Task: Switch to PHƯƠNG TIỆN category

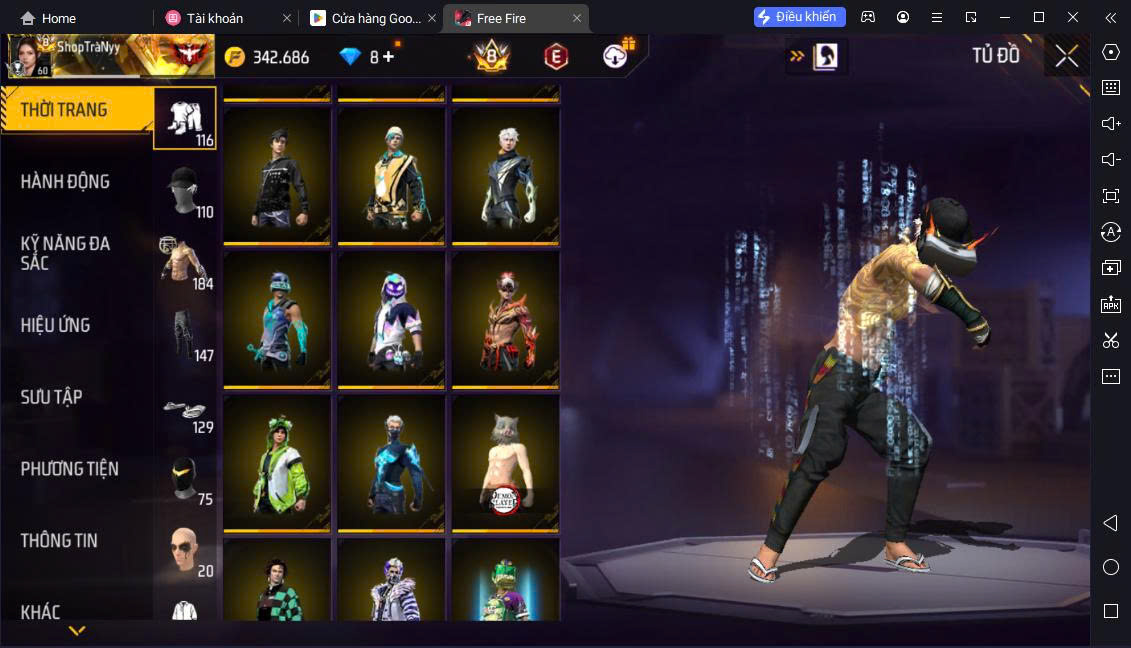Action: point(70,469)
